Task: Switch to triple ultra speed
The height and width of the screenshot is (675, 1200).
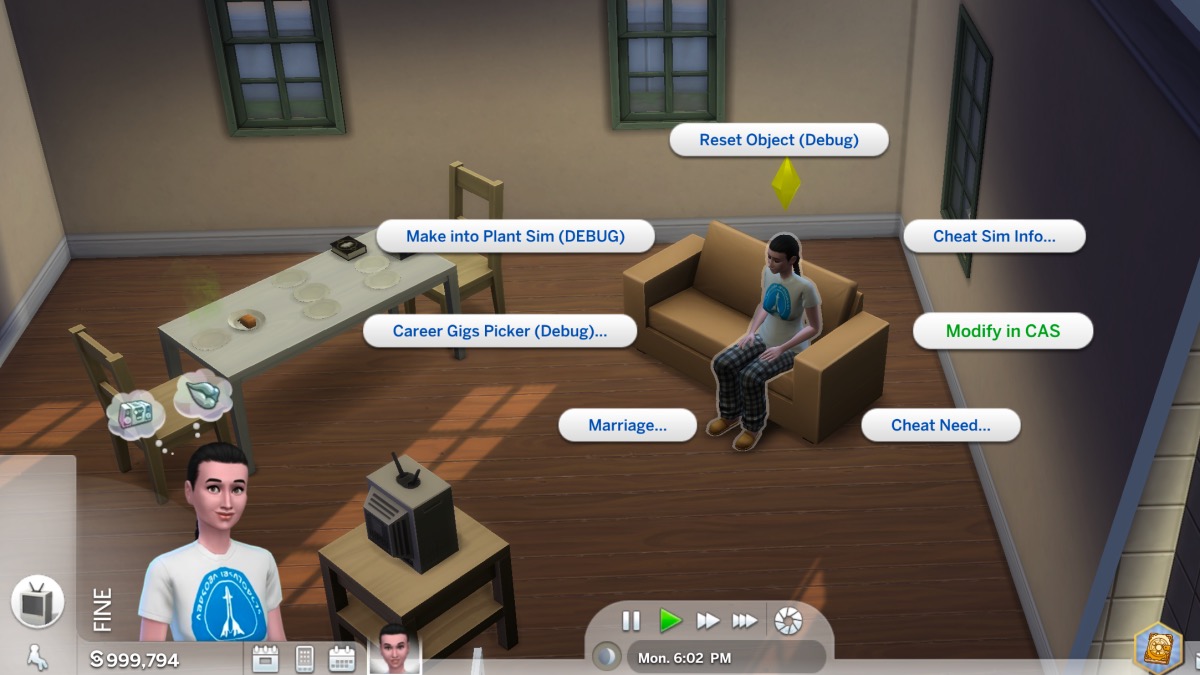Action: [745, 621]
